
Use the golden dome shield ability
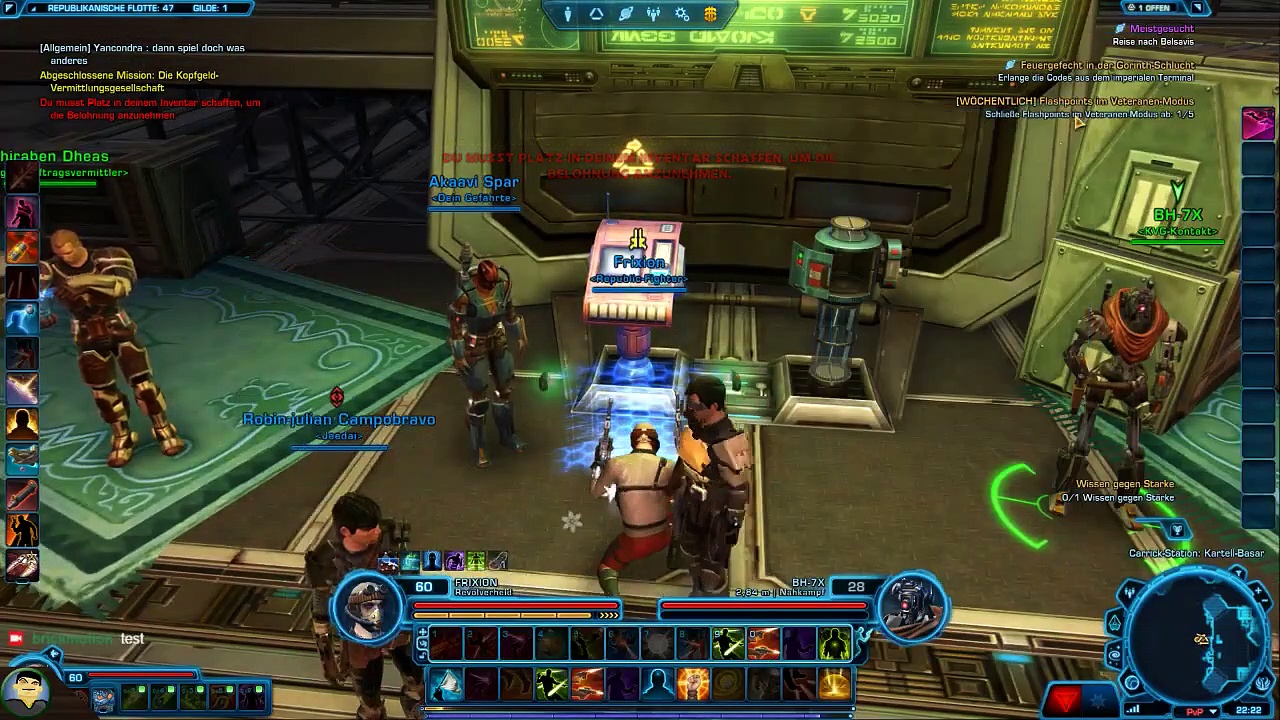[x=833, y=684]
